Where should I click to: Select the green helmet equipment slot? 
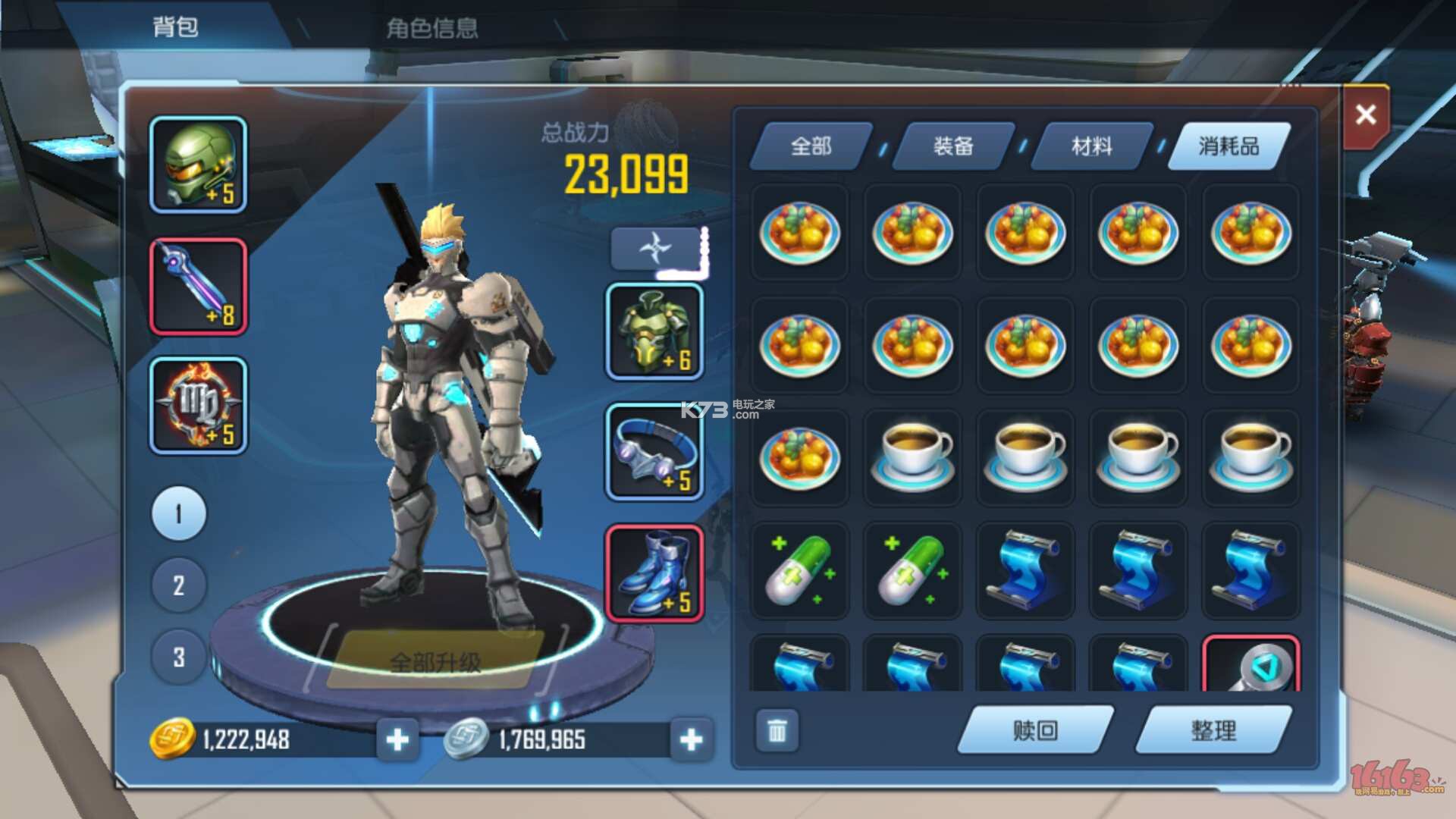click(198, 165)
